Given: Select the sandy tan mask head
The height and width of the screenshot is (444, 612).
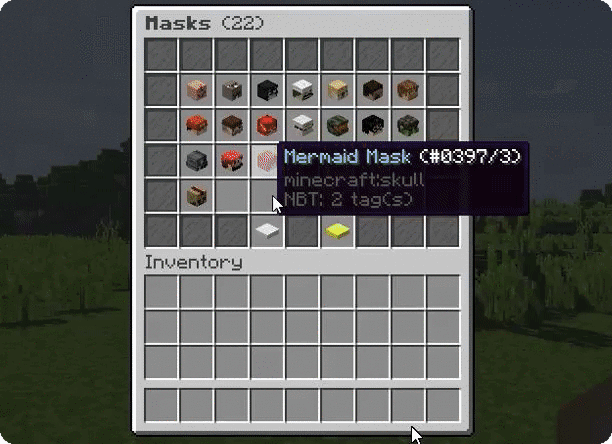Looking at the screenshot, I should pyautogui.click(x=336, y=91).
